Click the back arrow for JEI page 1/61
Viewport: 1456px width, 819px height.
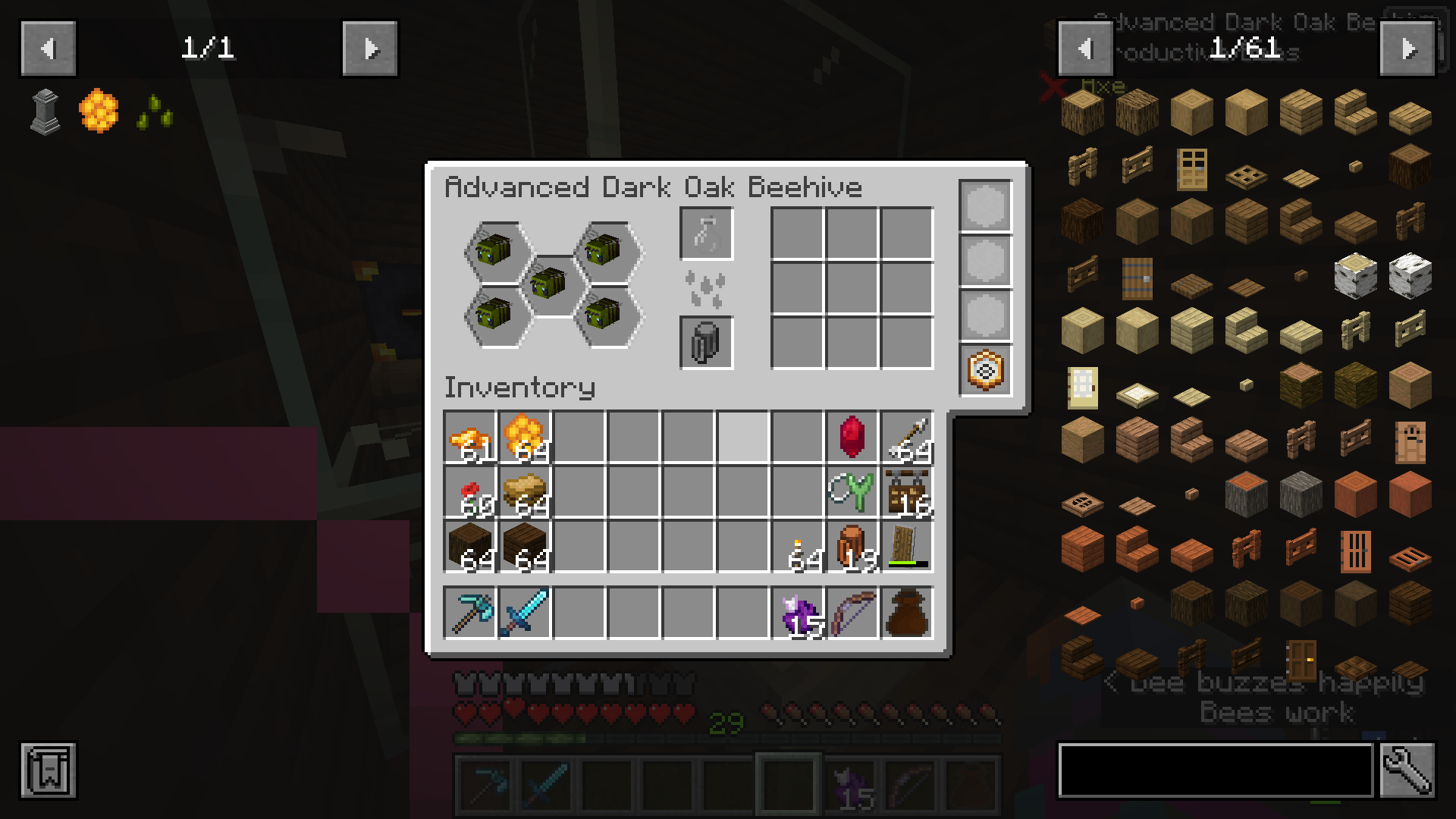tap(1084, 47)
